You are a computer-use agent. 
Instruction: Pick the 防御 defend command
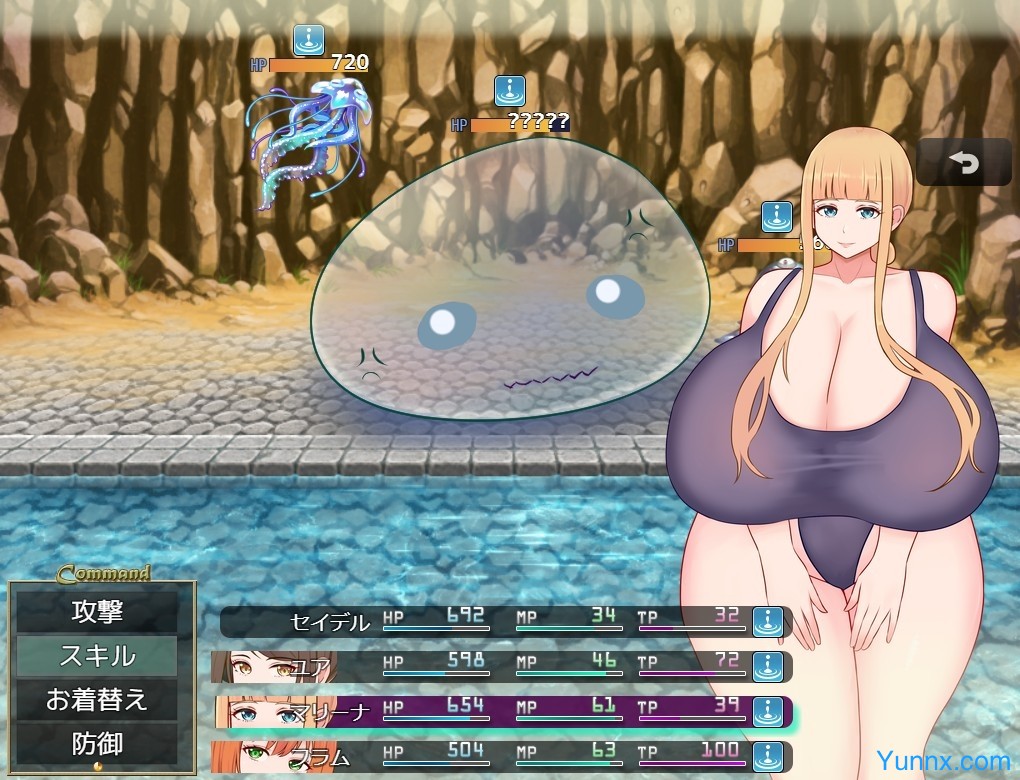tap(97, 744)
